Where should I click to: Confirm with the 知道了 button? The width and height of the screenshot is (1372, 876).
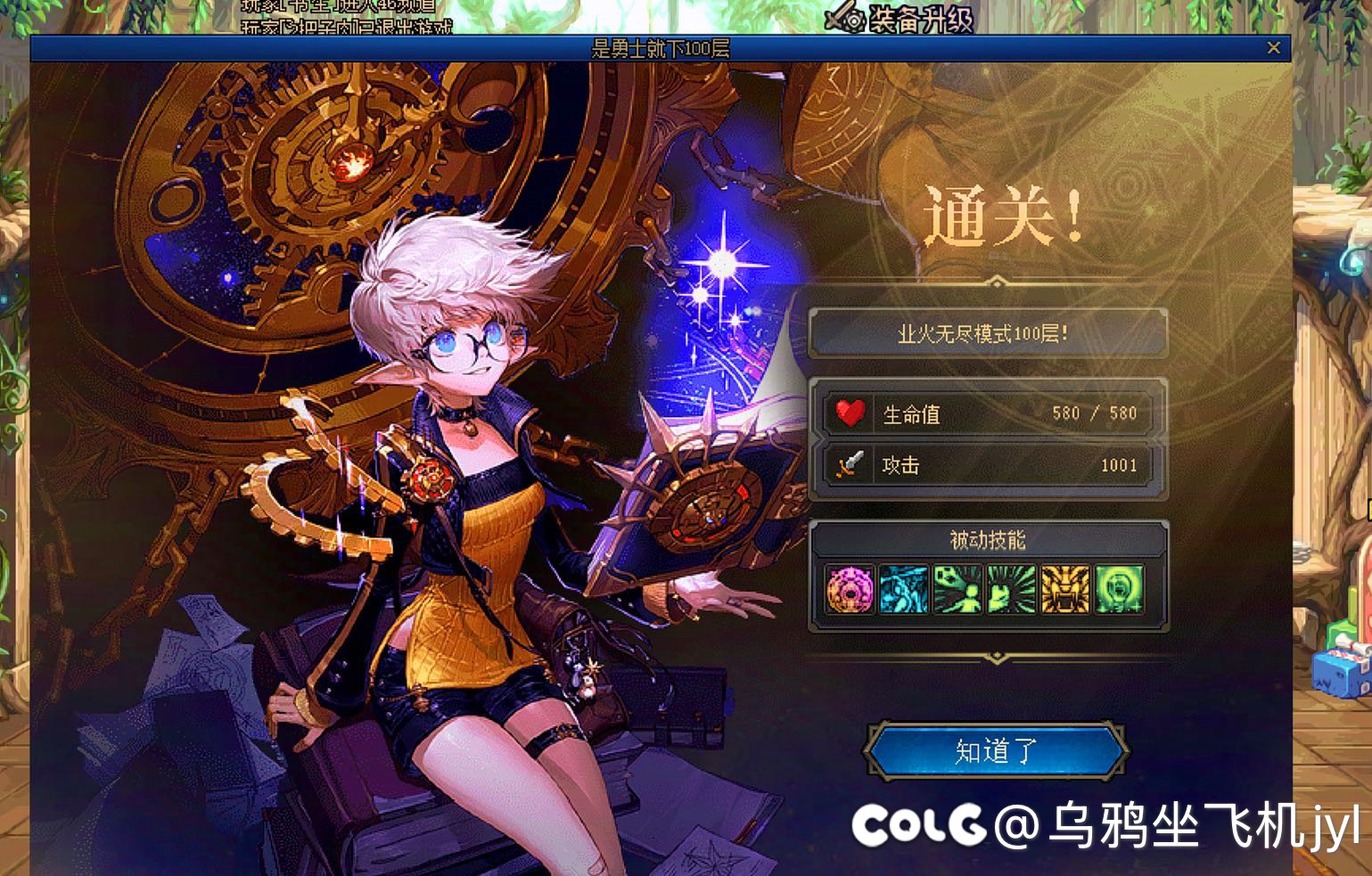995,751
